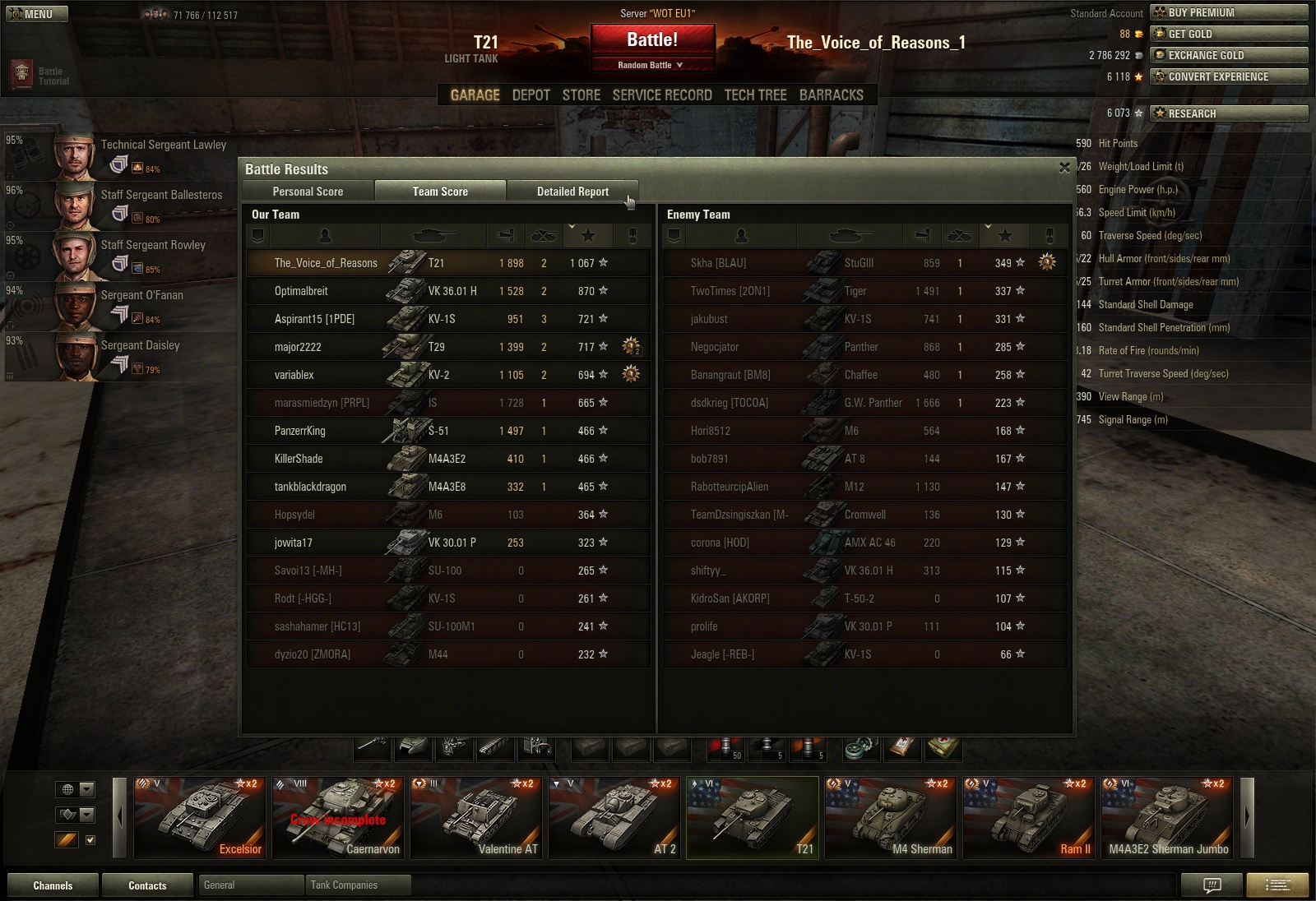Click Buy Premium button

1229,12
